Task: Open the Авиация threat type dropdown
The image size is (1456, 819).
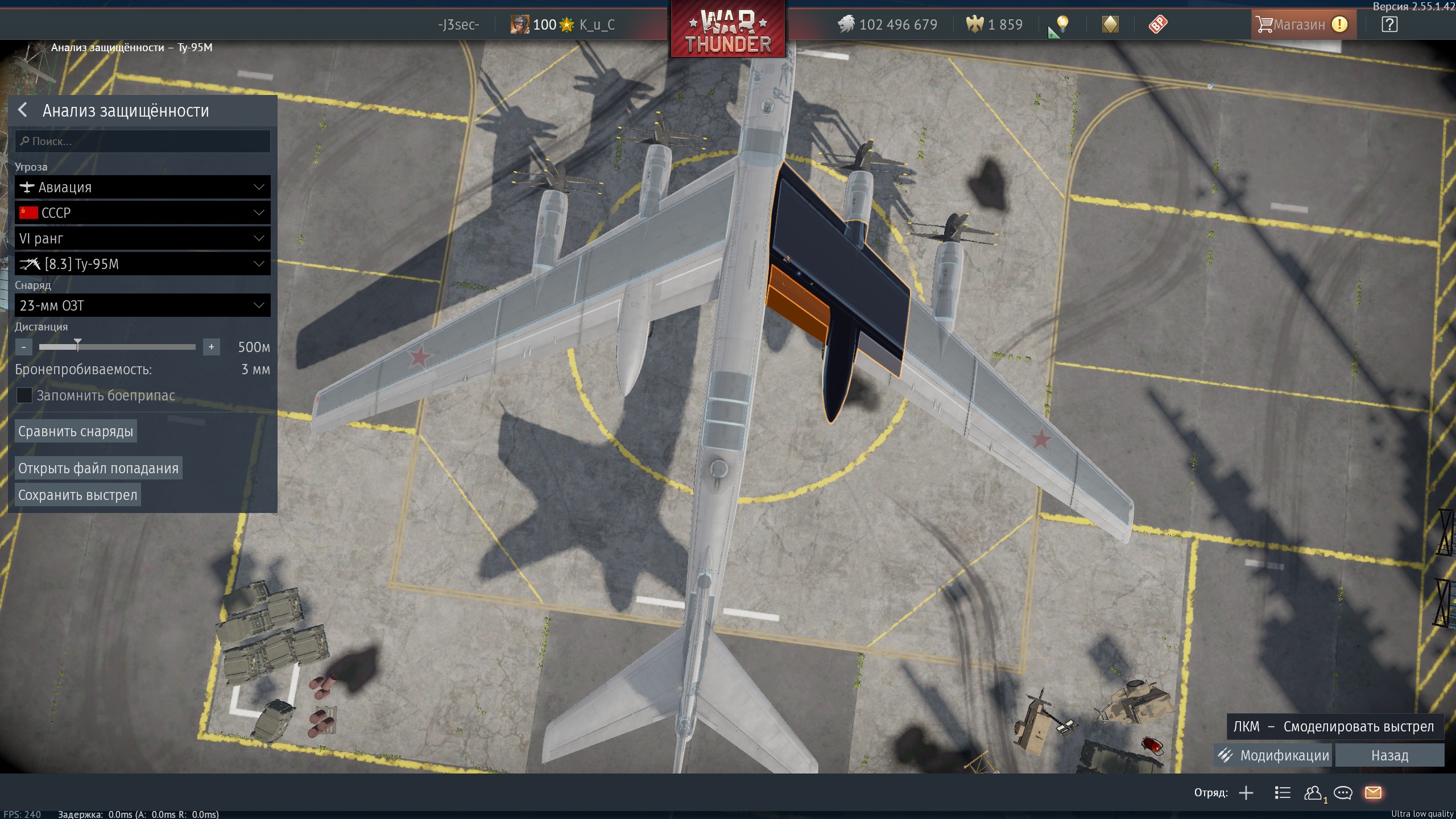Action: pyautogui.click(x=142, y=187)
